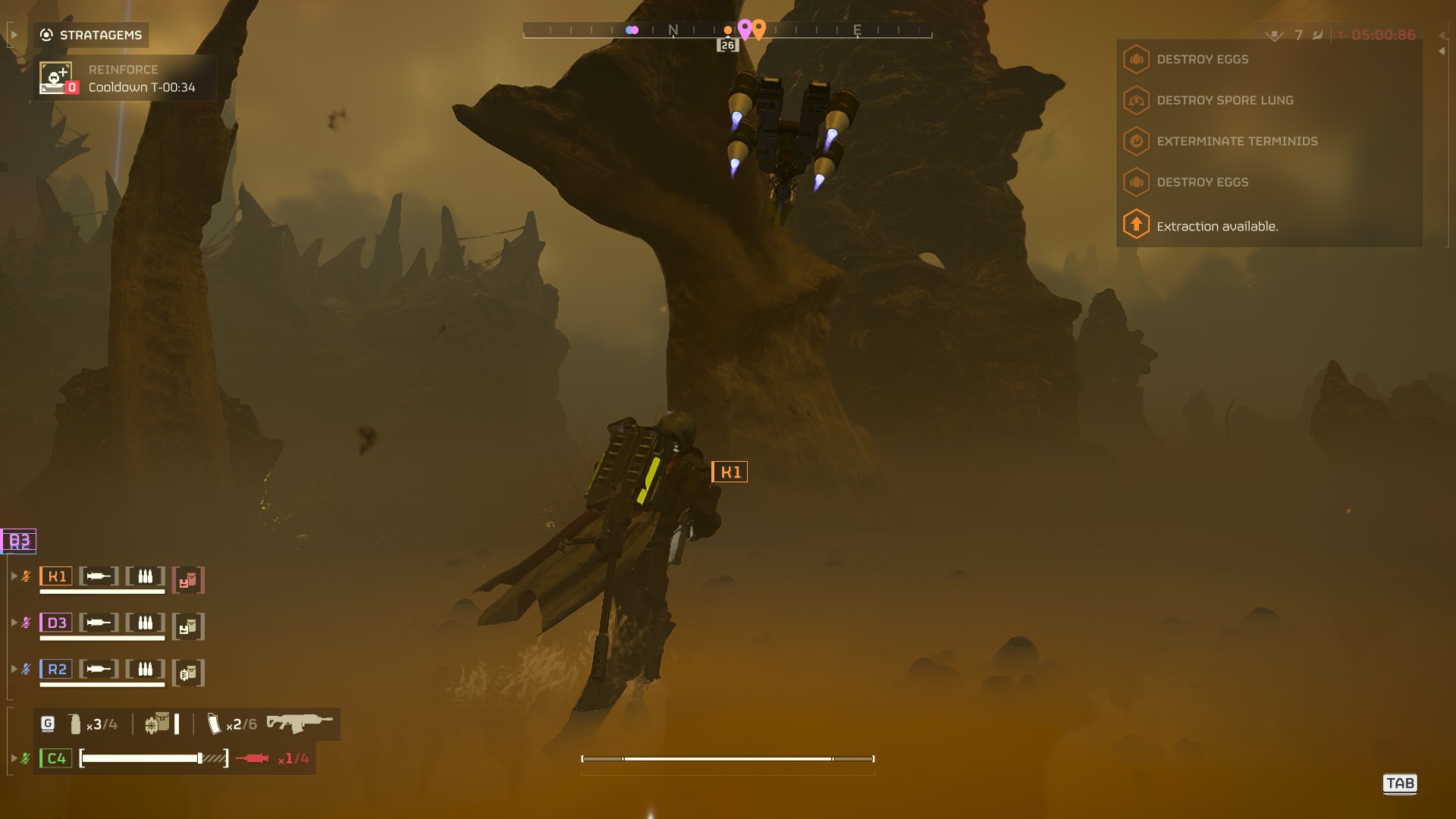Click the Exterminate Terminids objective icon
This screenshot has height=819, width=1456.
[x=1135, y=141]
